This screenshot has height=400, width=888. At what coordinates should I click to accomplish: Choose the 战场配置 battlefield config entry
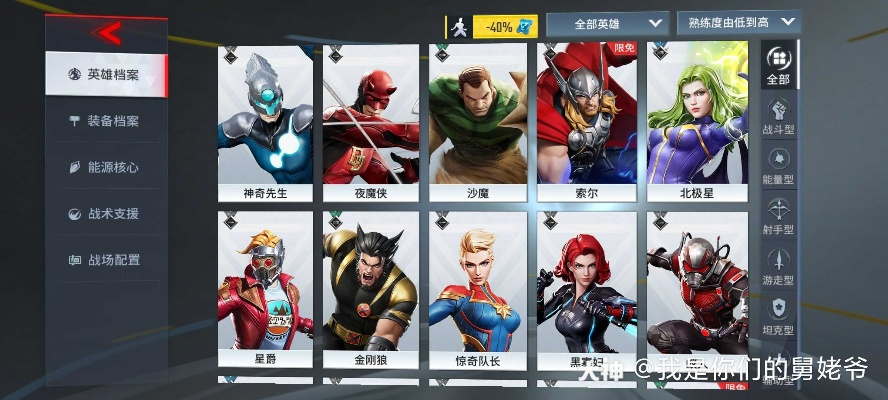pyautogui.click(x=105, y=260)
